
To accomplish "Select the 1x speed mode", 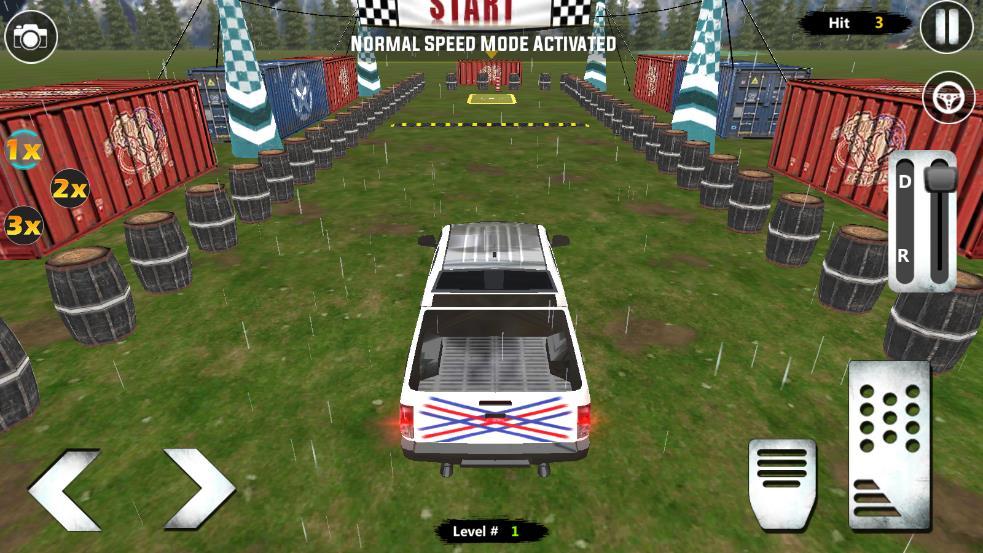I will tap(23, 151).
